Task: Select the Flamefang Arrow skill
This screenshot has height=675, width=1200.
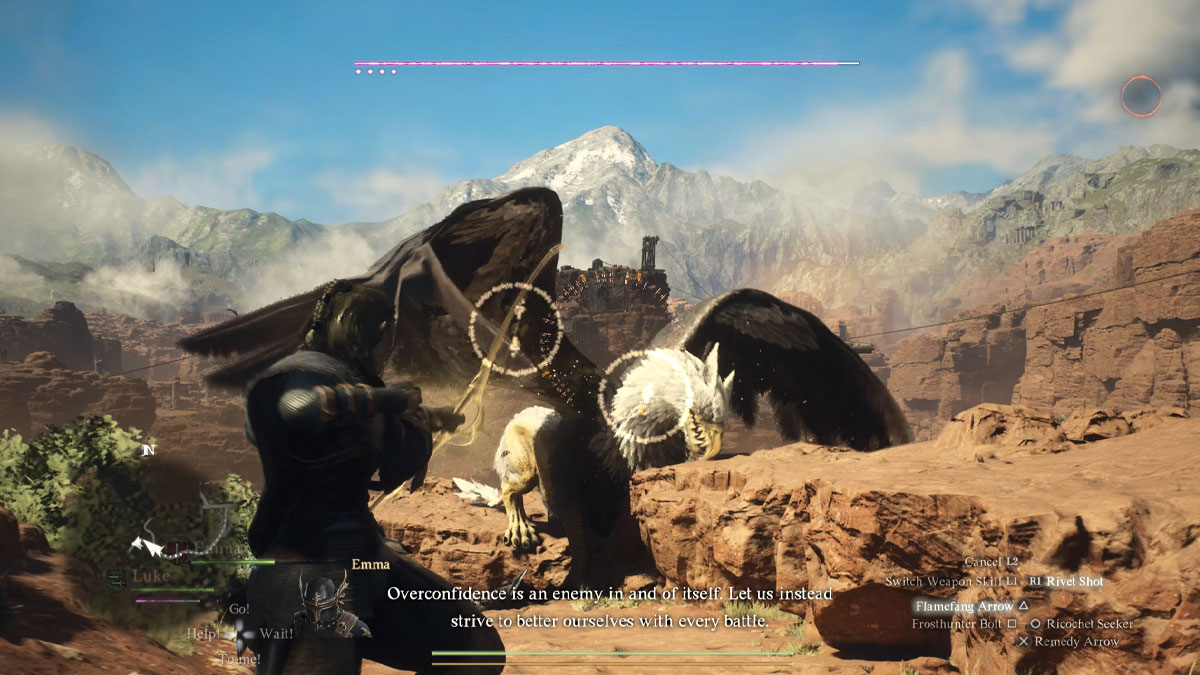Action: [x=964, y=605]
